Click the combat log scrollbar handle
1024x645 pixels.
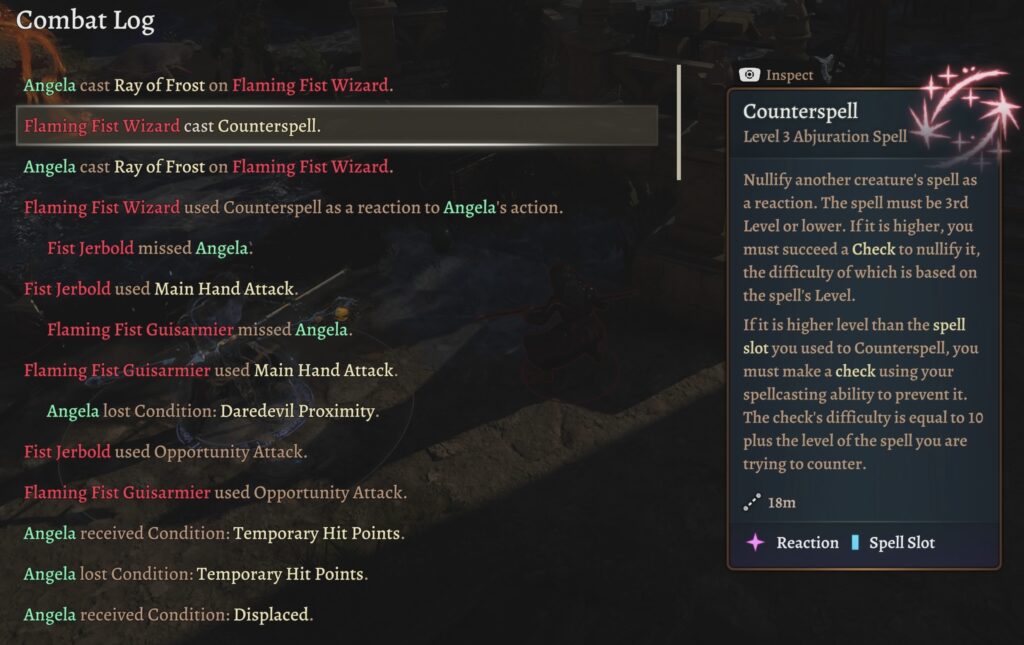(679, 122)
